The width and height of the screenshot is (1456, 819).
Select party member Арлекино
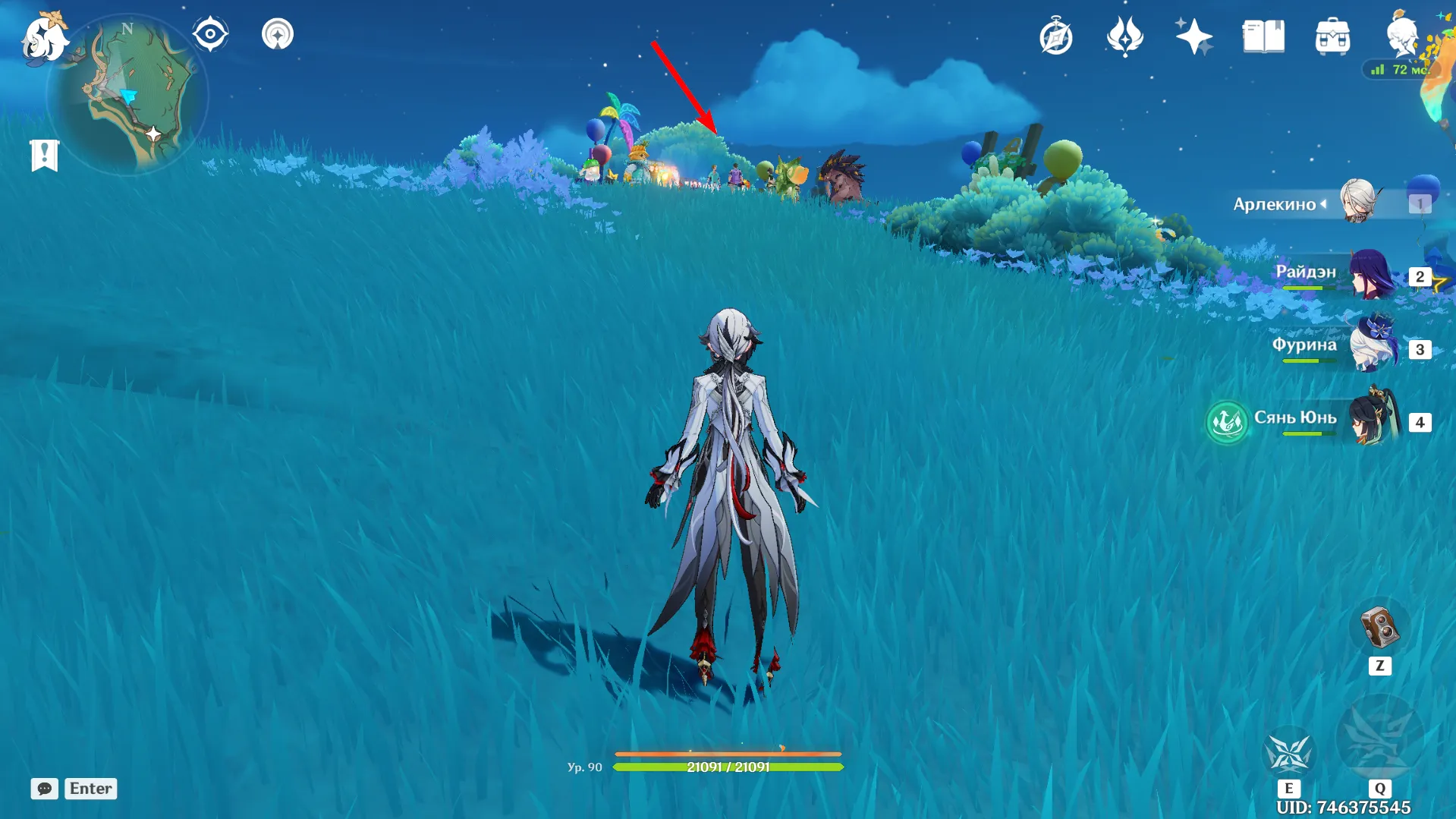pos(1357,202)
